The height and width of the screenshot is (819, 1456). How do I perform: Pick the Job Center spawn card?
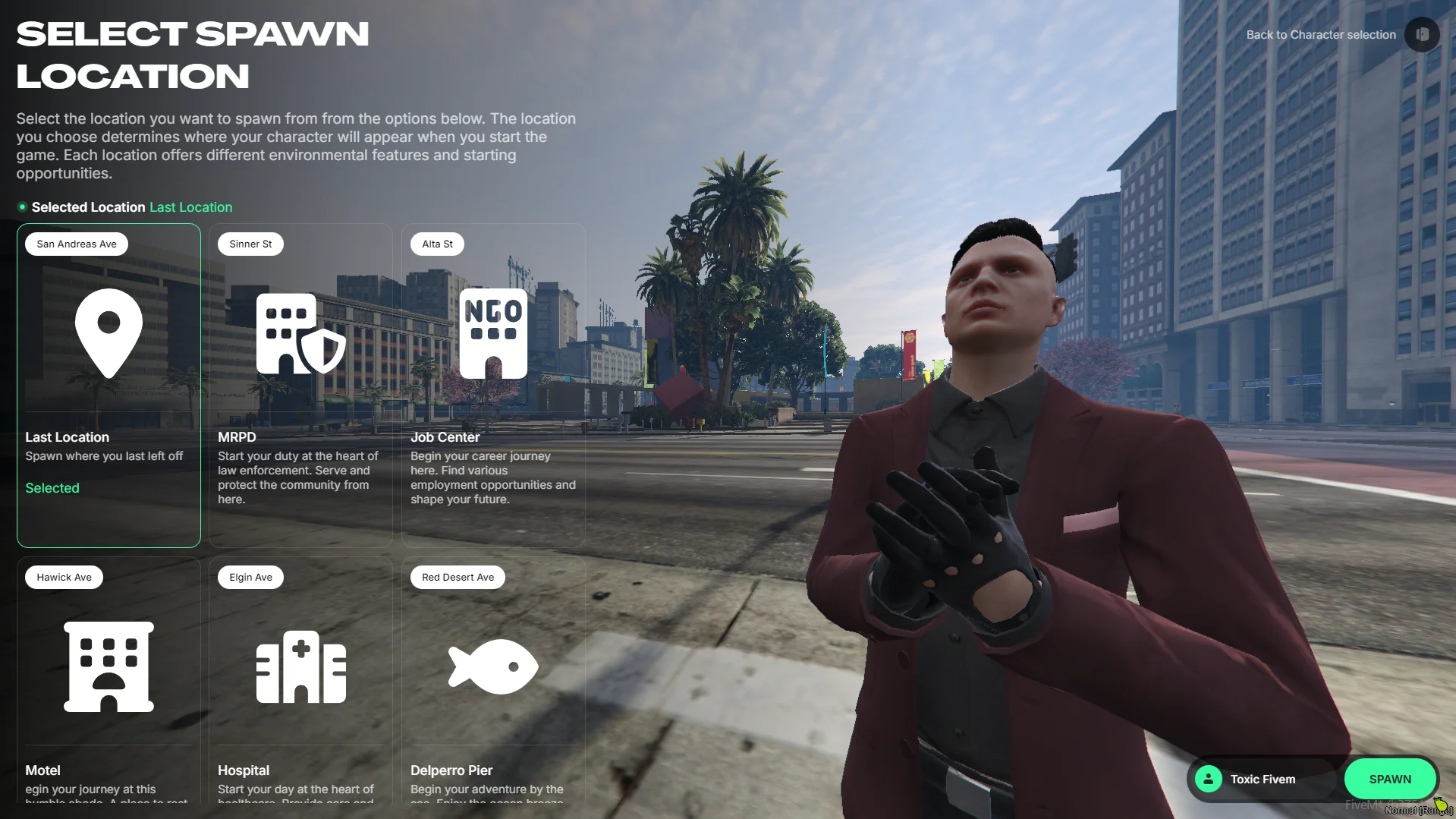[x=493, y=385]
